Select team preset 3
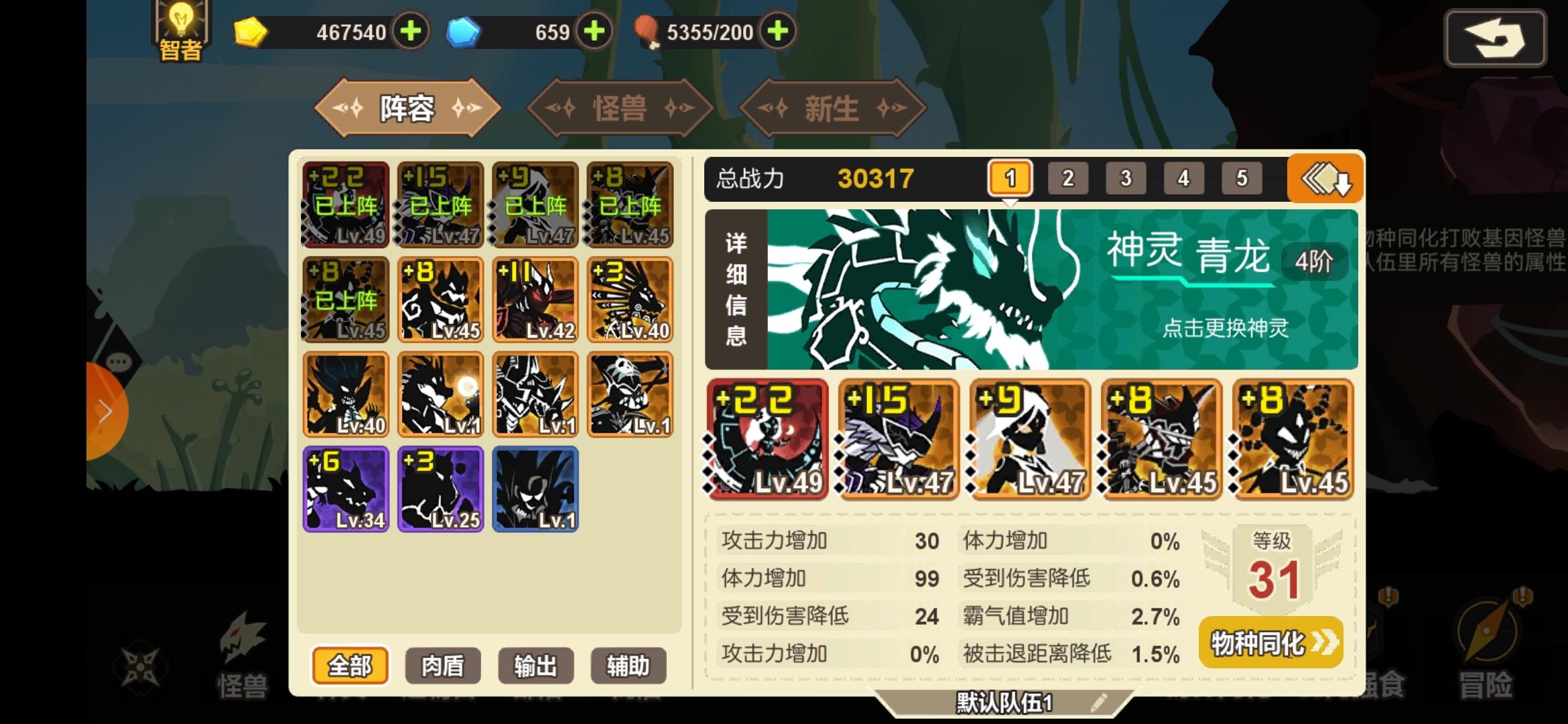Viewport: 1568px width, 724px height. tap(1126, 178)
